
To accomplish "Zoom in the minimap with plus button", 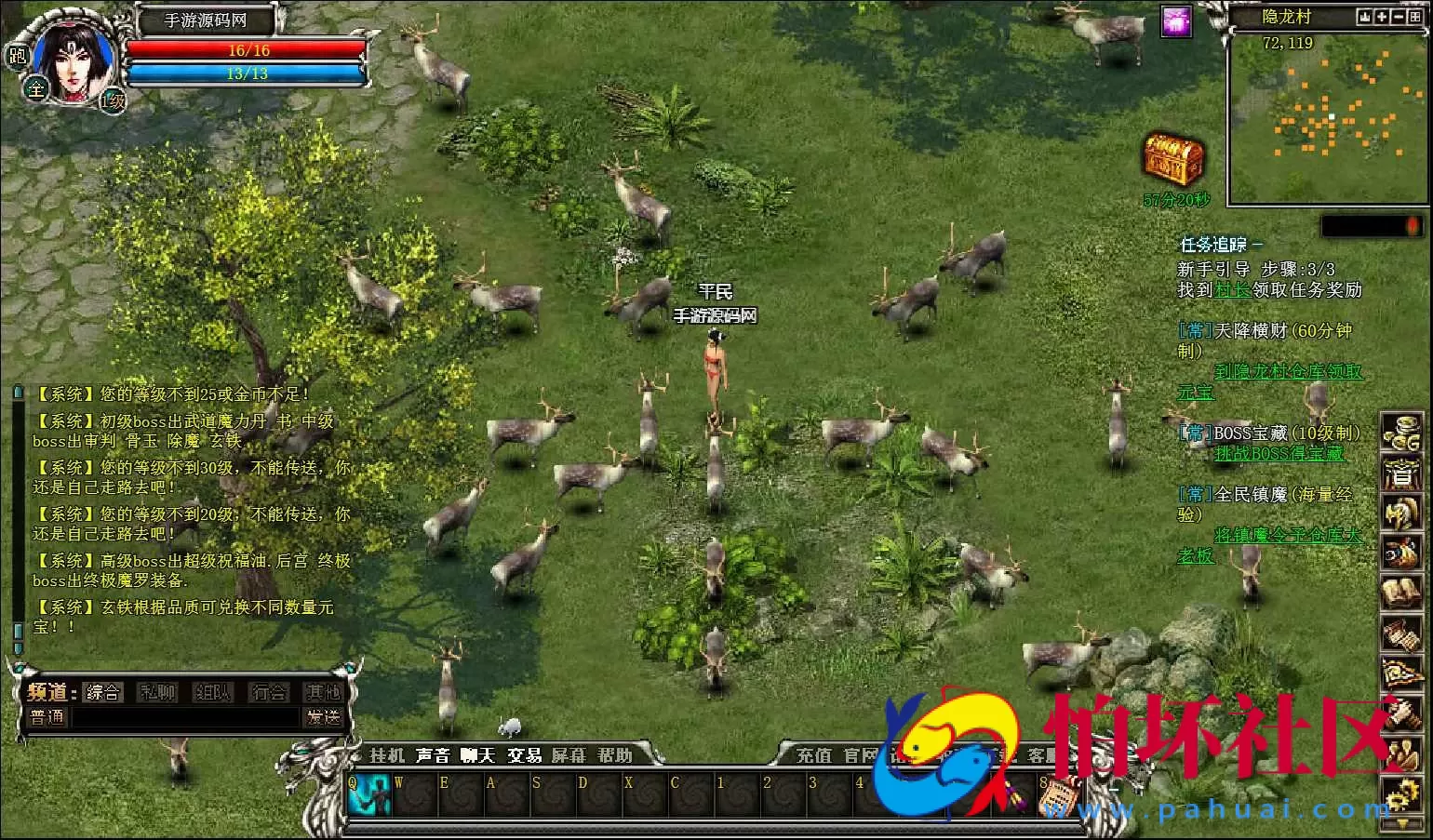I will [x=1382, y=18].
